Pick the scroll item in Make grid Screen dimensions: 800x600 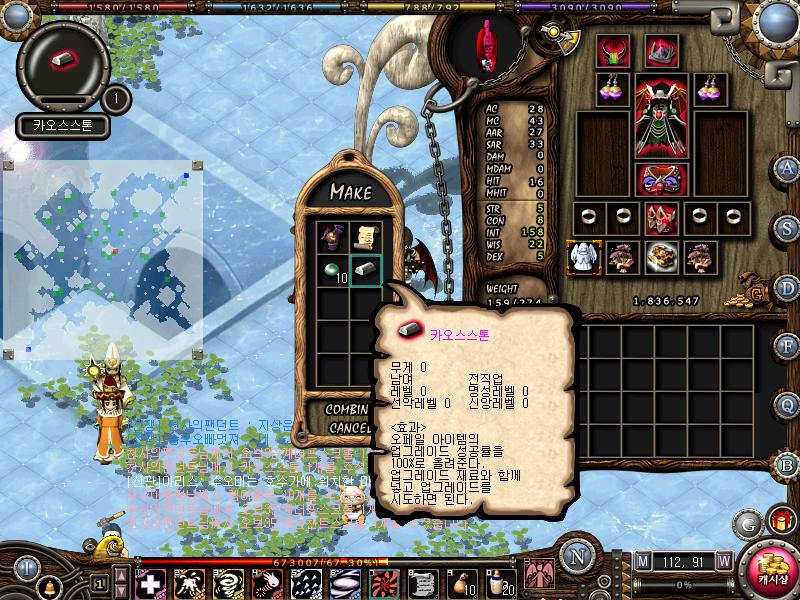pos(365,238)
